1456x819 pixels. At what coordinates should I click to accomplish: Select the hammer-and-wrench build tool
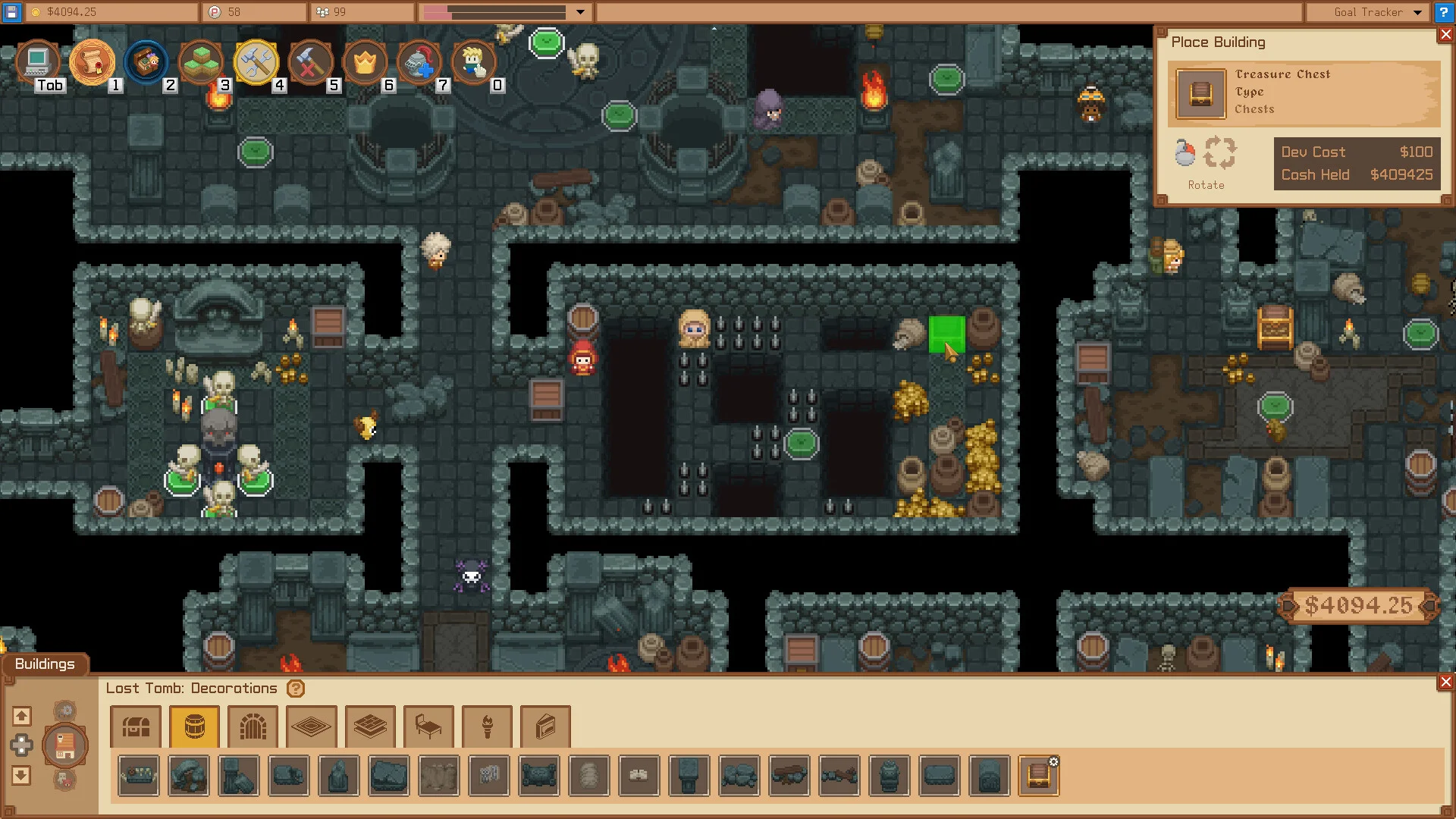coord(256,62)
